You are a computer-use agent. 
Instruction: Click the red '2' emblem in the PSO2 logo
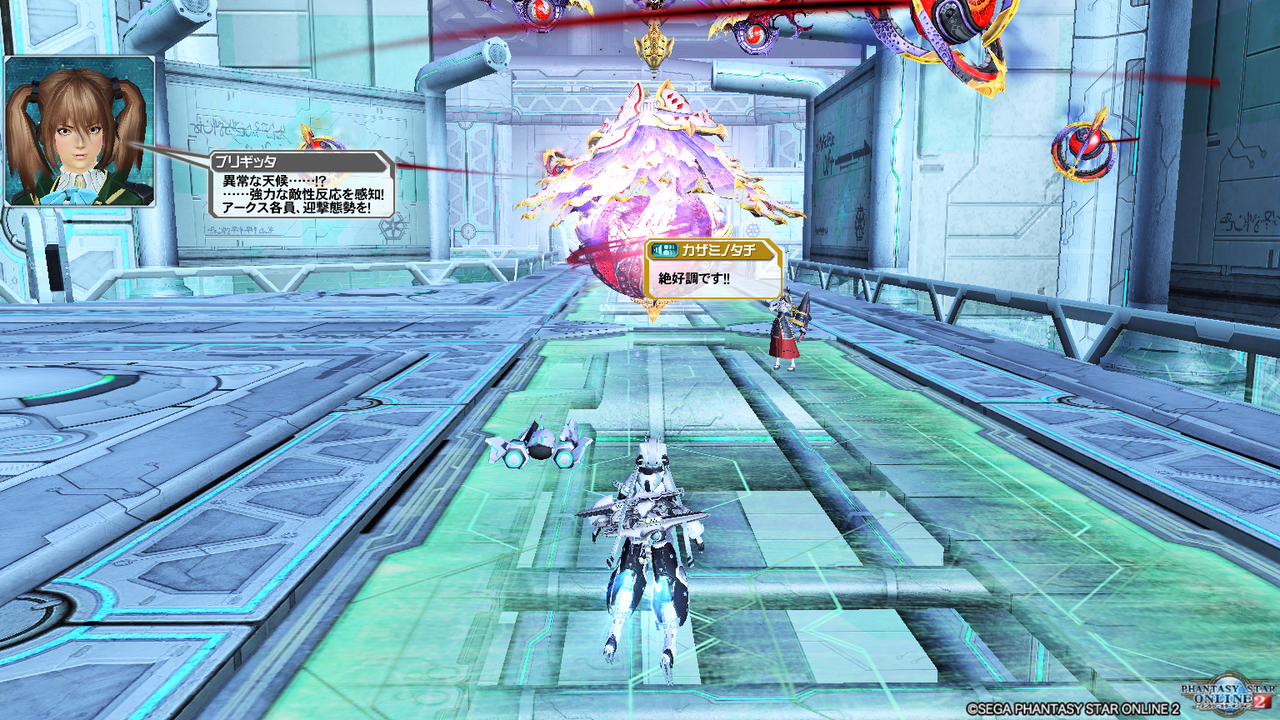(x=1260, y=701)
